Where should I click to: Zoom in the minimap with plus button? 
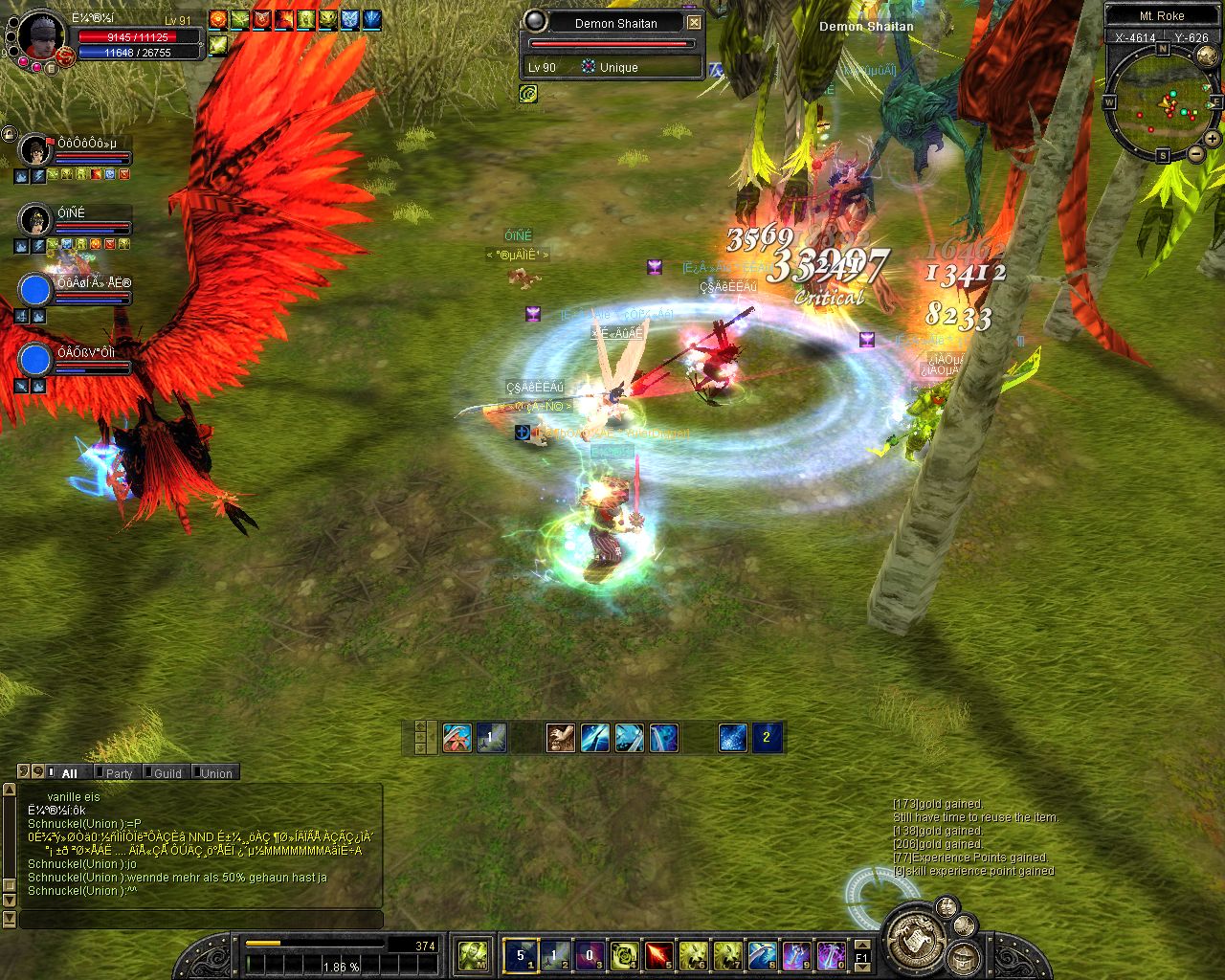1212,139
